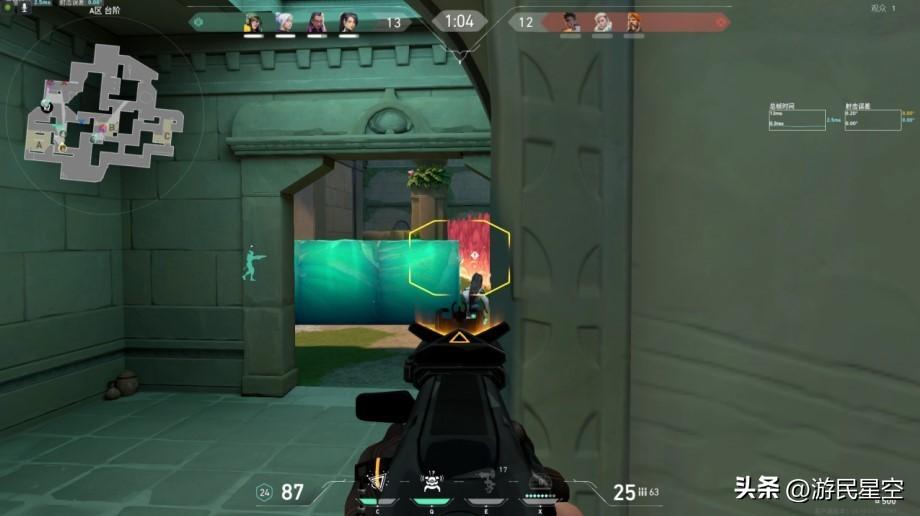Select the orange-haired enemy agent portrait

click(634, 22)
